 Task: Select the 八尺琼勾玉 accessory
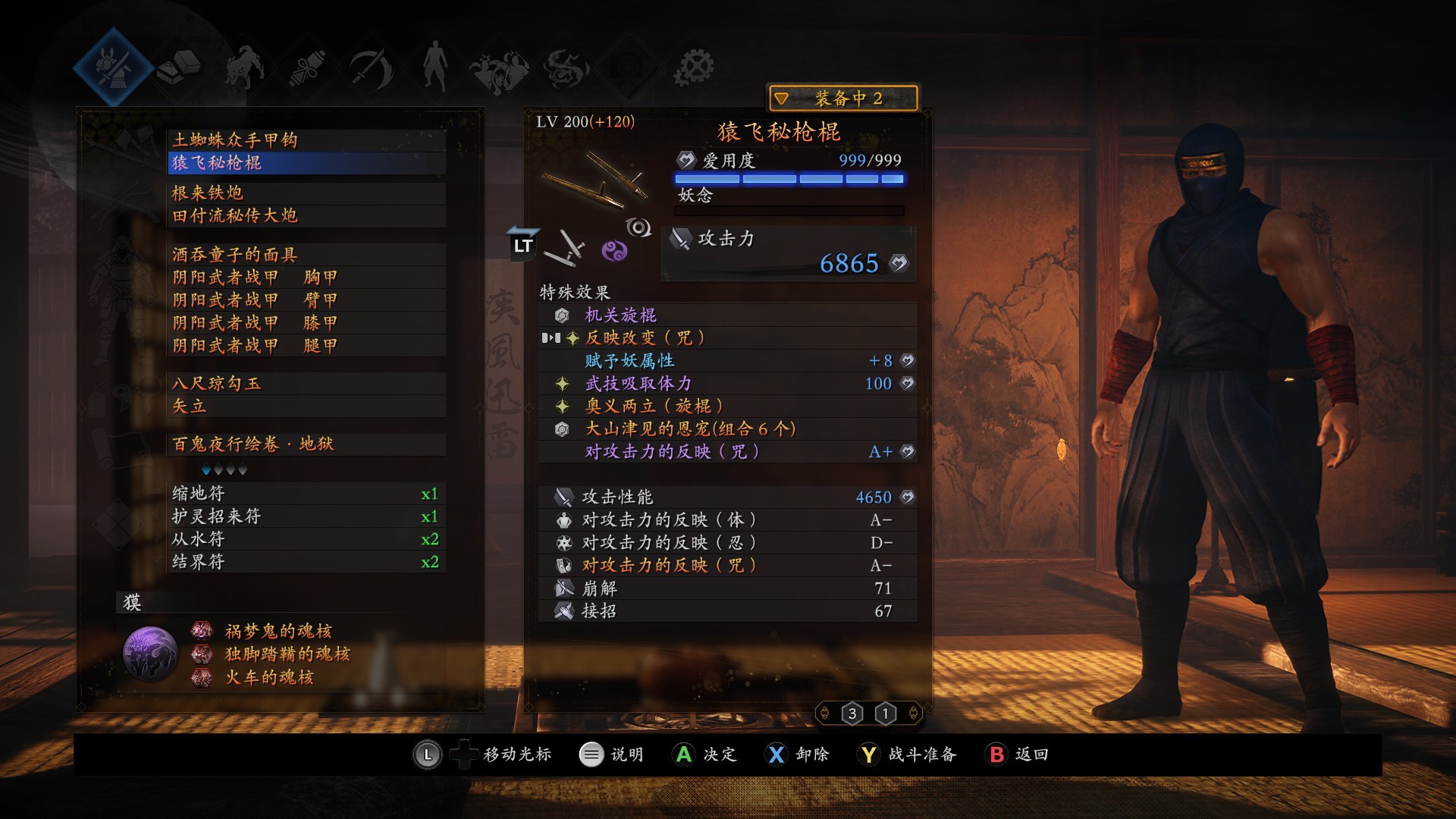(217, 384)
